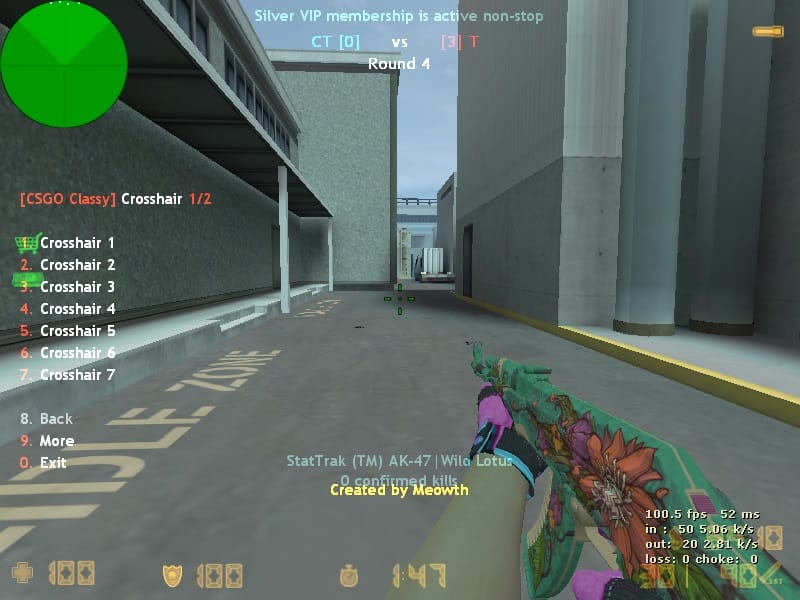Choose Crosshair 5 from the list

[x=77, y=331]
